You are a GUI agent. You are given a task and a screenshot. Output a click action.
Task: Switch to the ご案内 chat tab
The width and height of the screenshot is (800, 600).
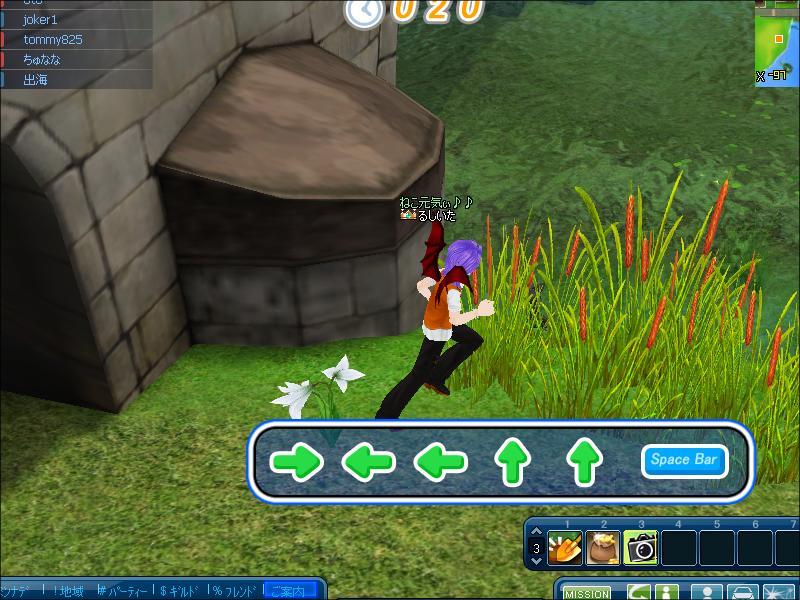pos(289,591)
